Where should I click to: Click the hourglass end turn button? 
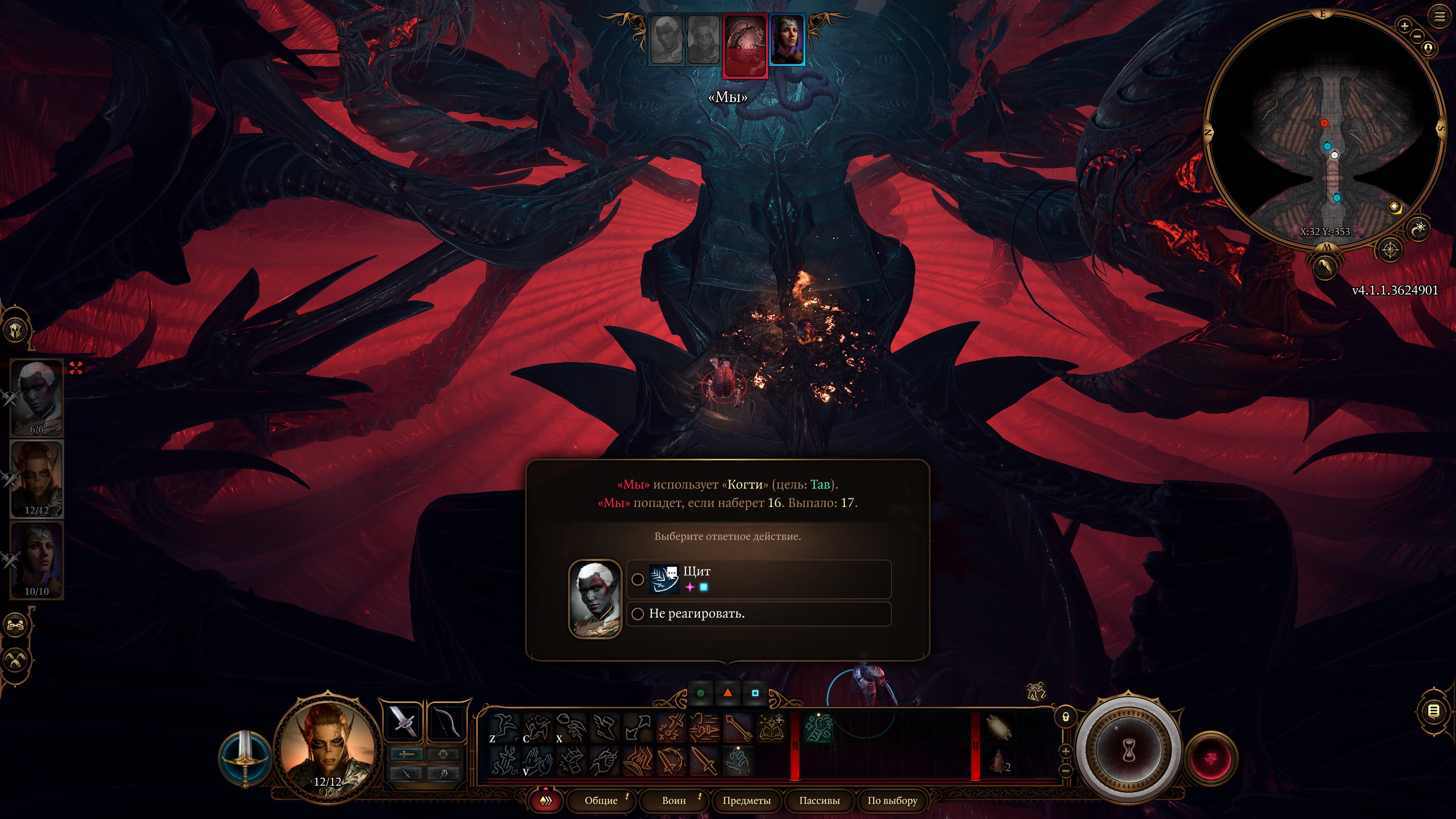click(x=1128, y=751)
